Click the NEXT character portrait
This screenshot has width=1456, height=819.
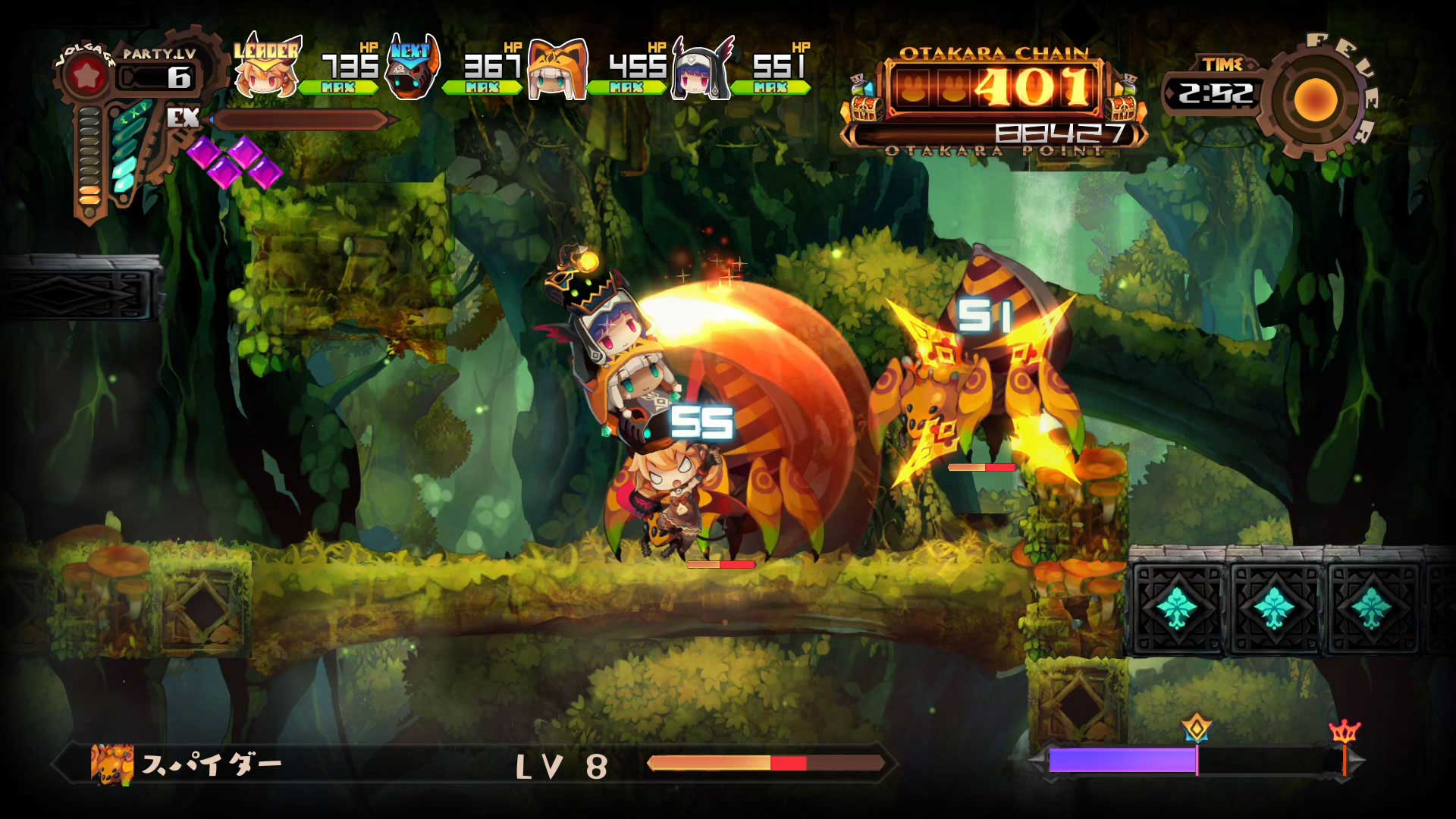click(x=413, y=72)
